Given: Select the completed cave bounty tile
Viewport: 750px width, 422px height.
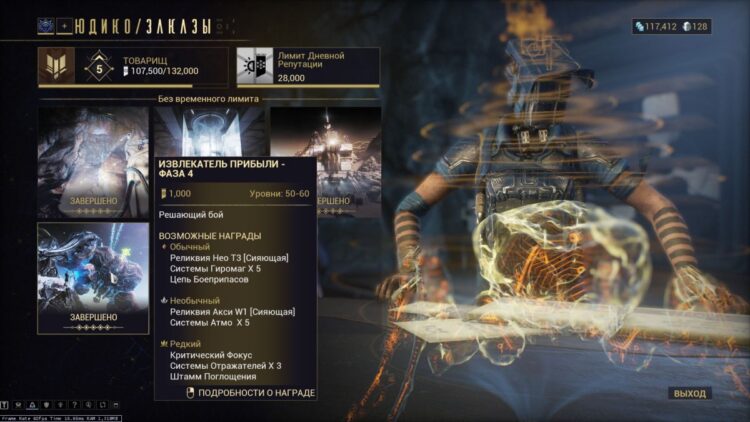Looking at the screenshot, I should click(x=93, y=160).
